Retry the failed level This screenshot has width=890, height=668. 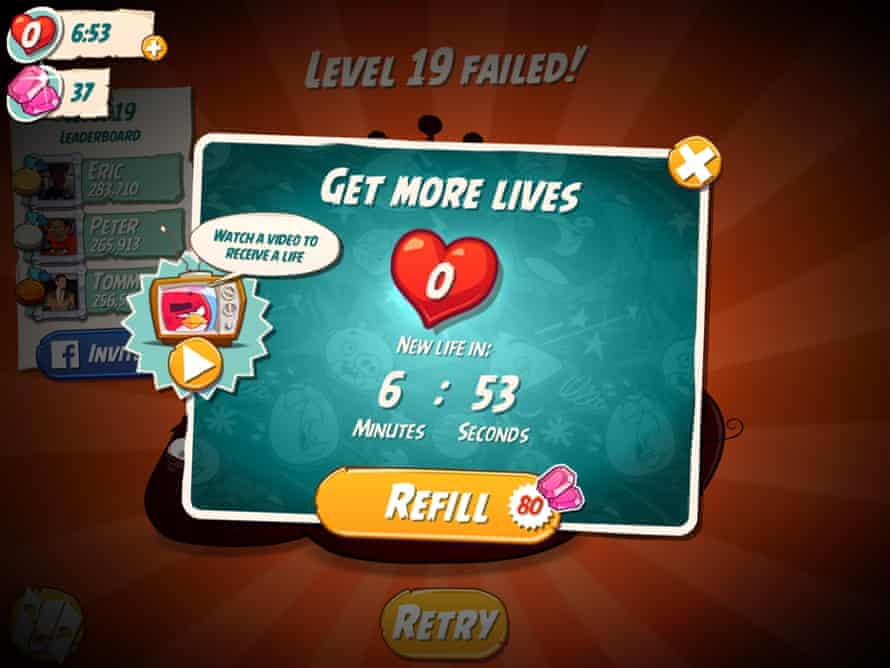(444, 623)
